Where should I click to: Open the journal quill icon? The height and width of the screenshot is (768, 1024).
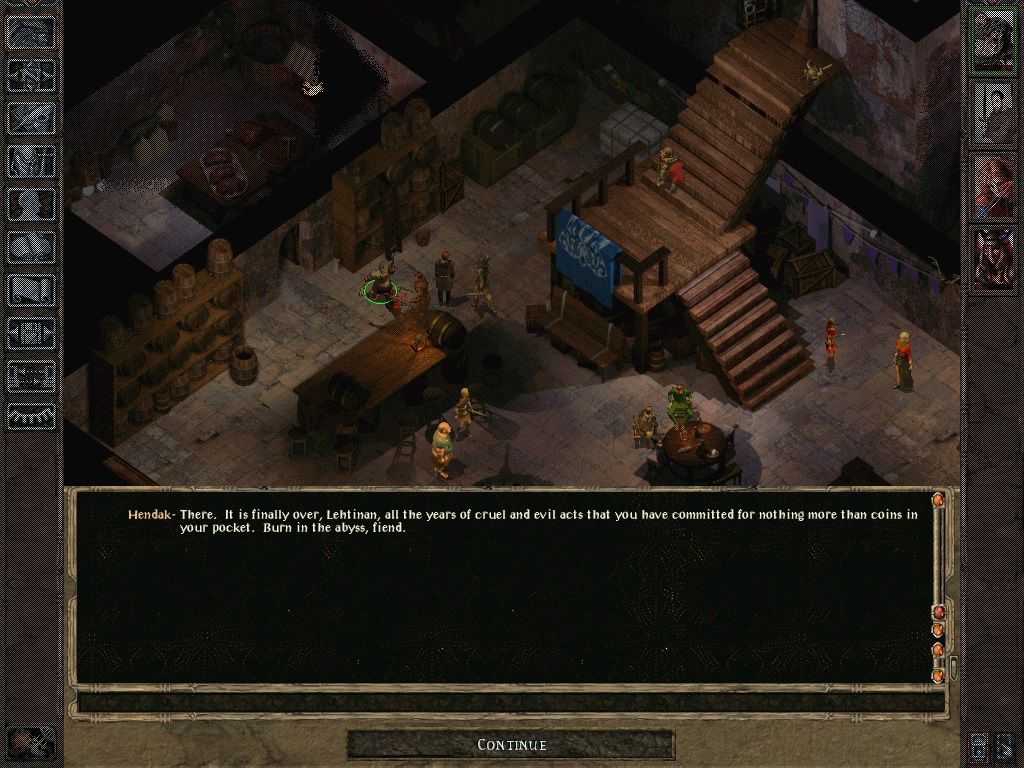[x=31, y=117]
